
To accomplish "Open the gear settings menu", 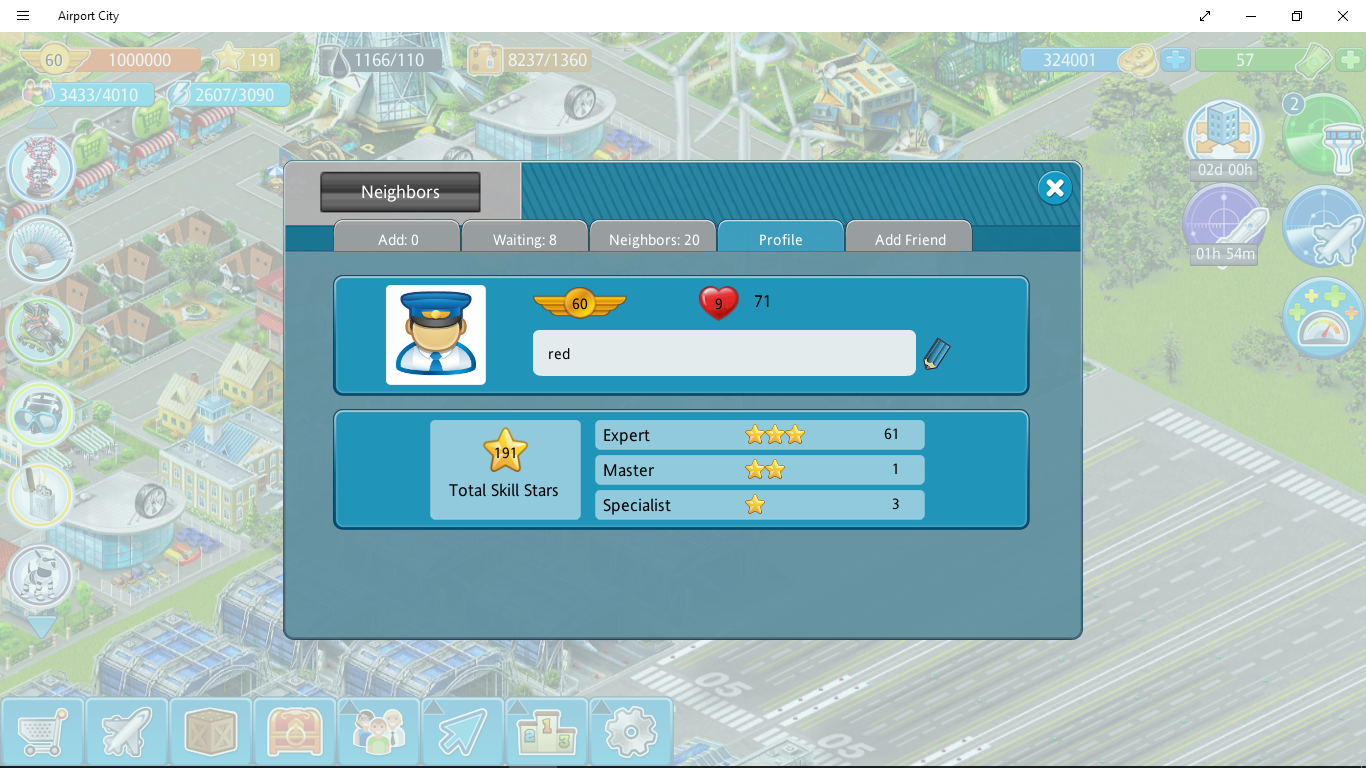I will coord(630,733).
